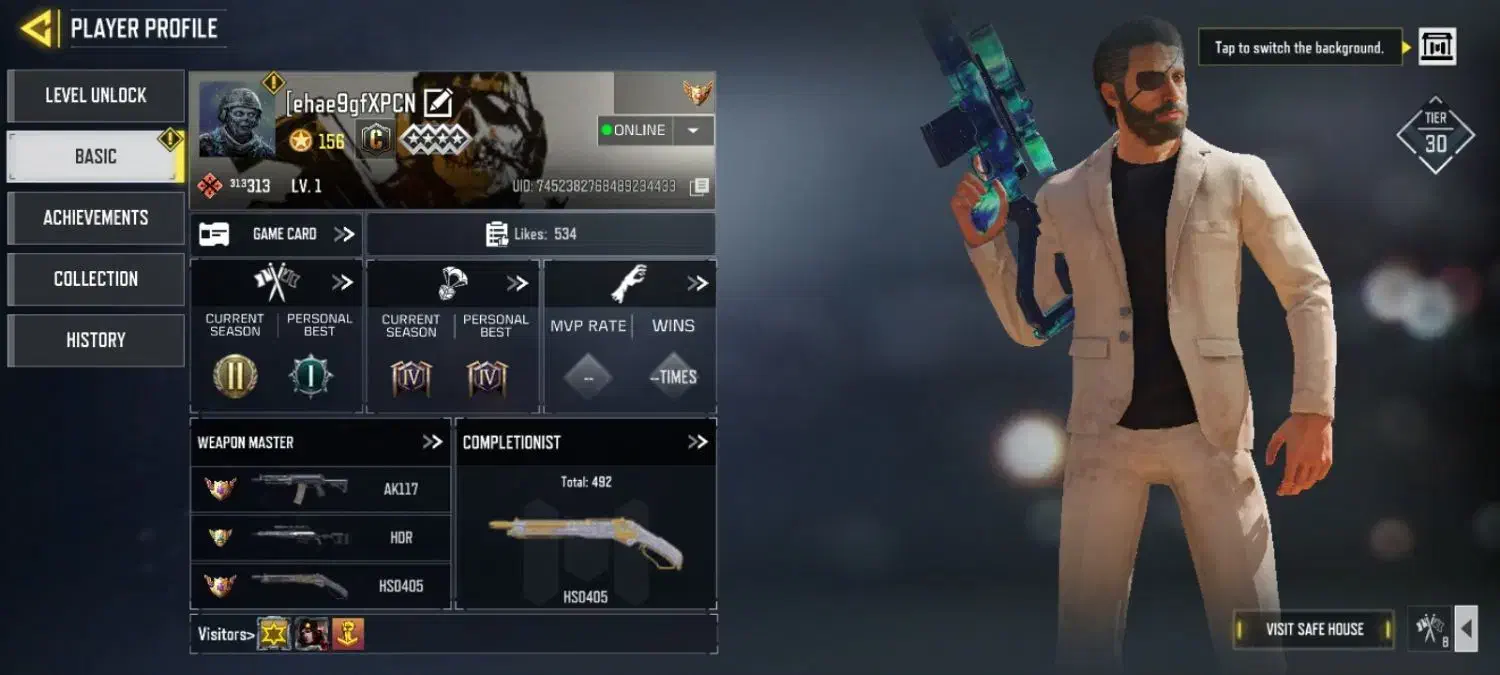Open the Tier 30 badge
1500x675 pixels.
pos(1436,135)
